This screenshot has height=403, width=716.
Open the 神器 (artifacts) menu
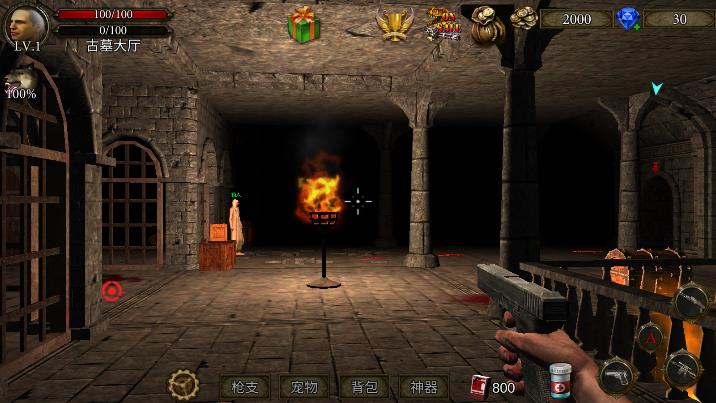(x=424, y=387)
